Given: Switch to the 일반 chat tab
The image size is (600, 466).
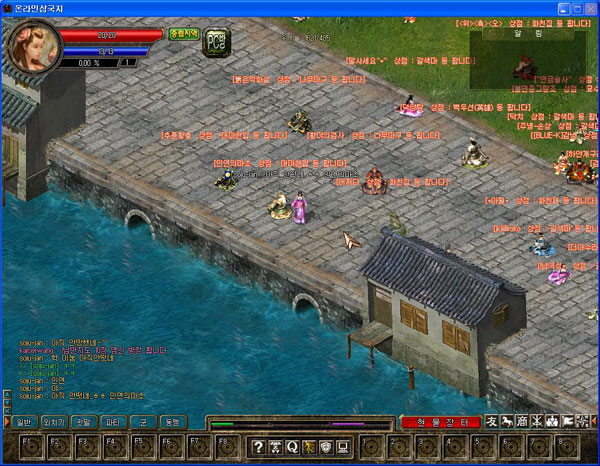Looking at the screenshot, I should coord(24,422).
